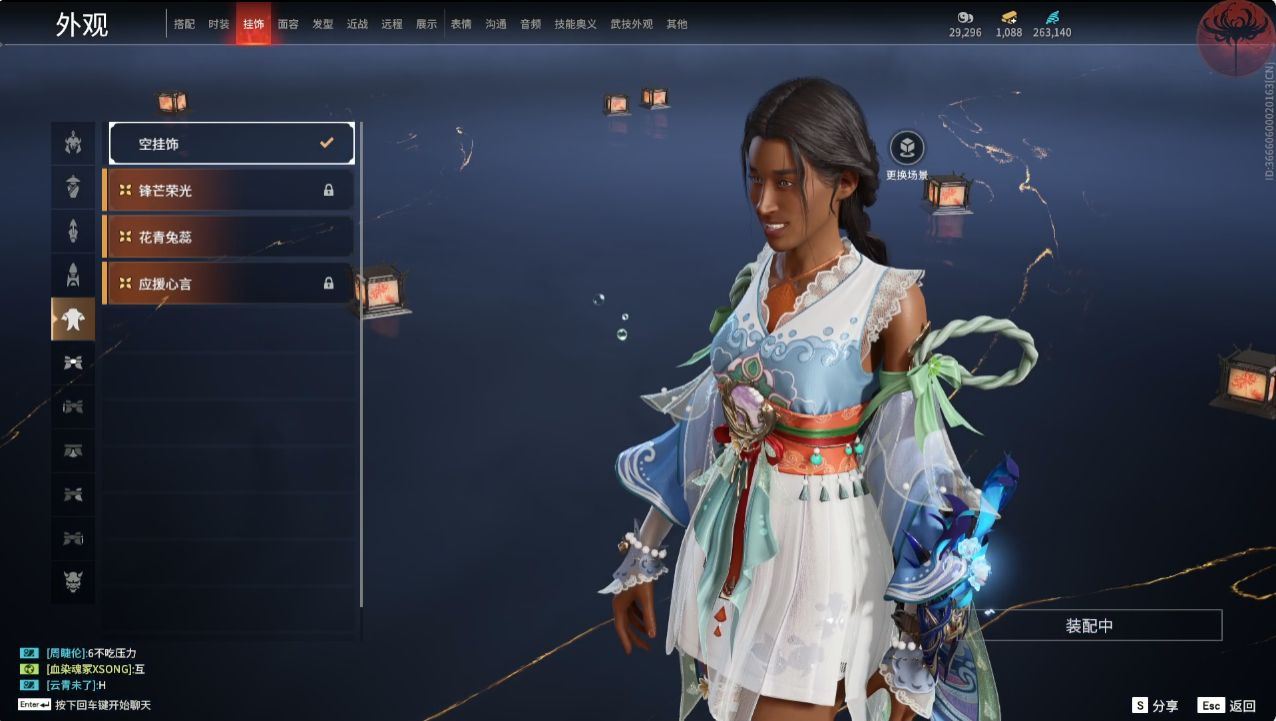Select the locked 应援心言 accessory
This screenshot has height=721, width=1276.
coord(229,284)
